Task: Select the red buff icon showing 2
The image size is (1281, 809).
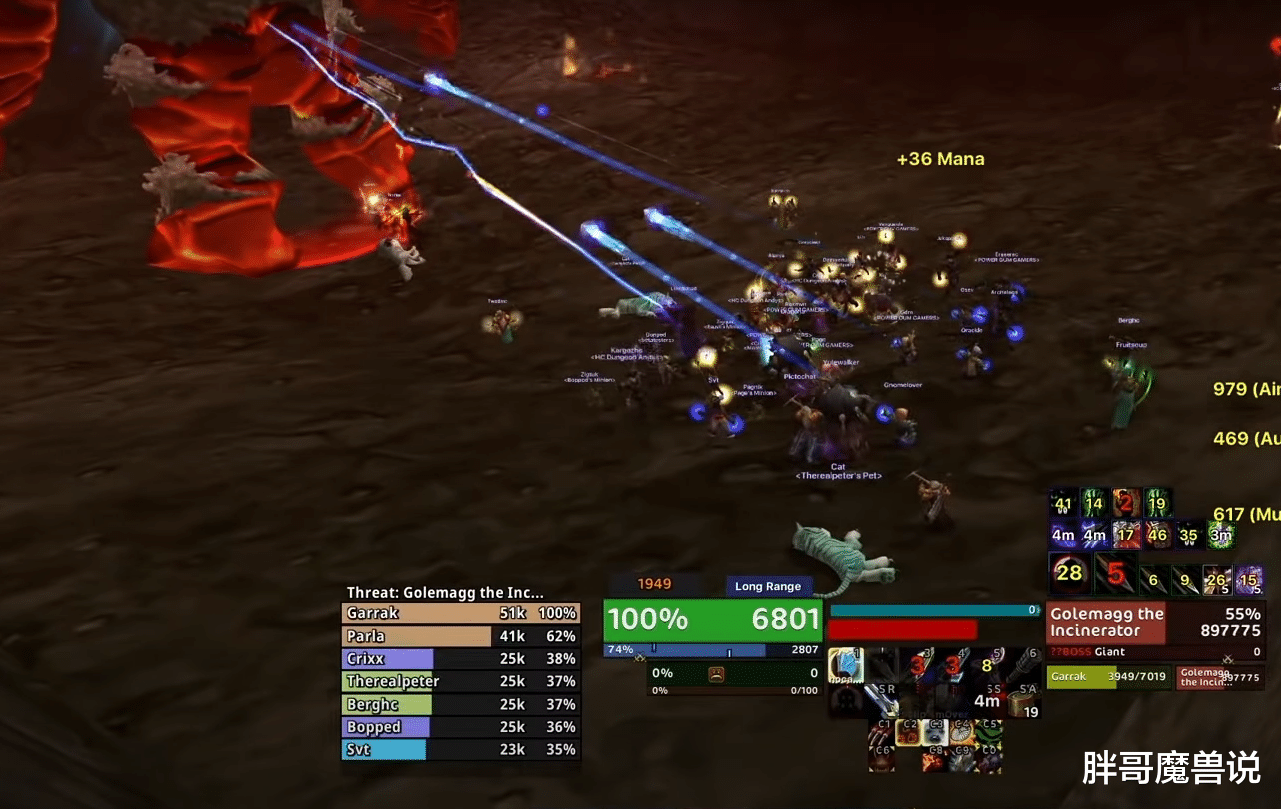Action: [1127, 503]
